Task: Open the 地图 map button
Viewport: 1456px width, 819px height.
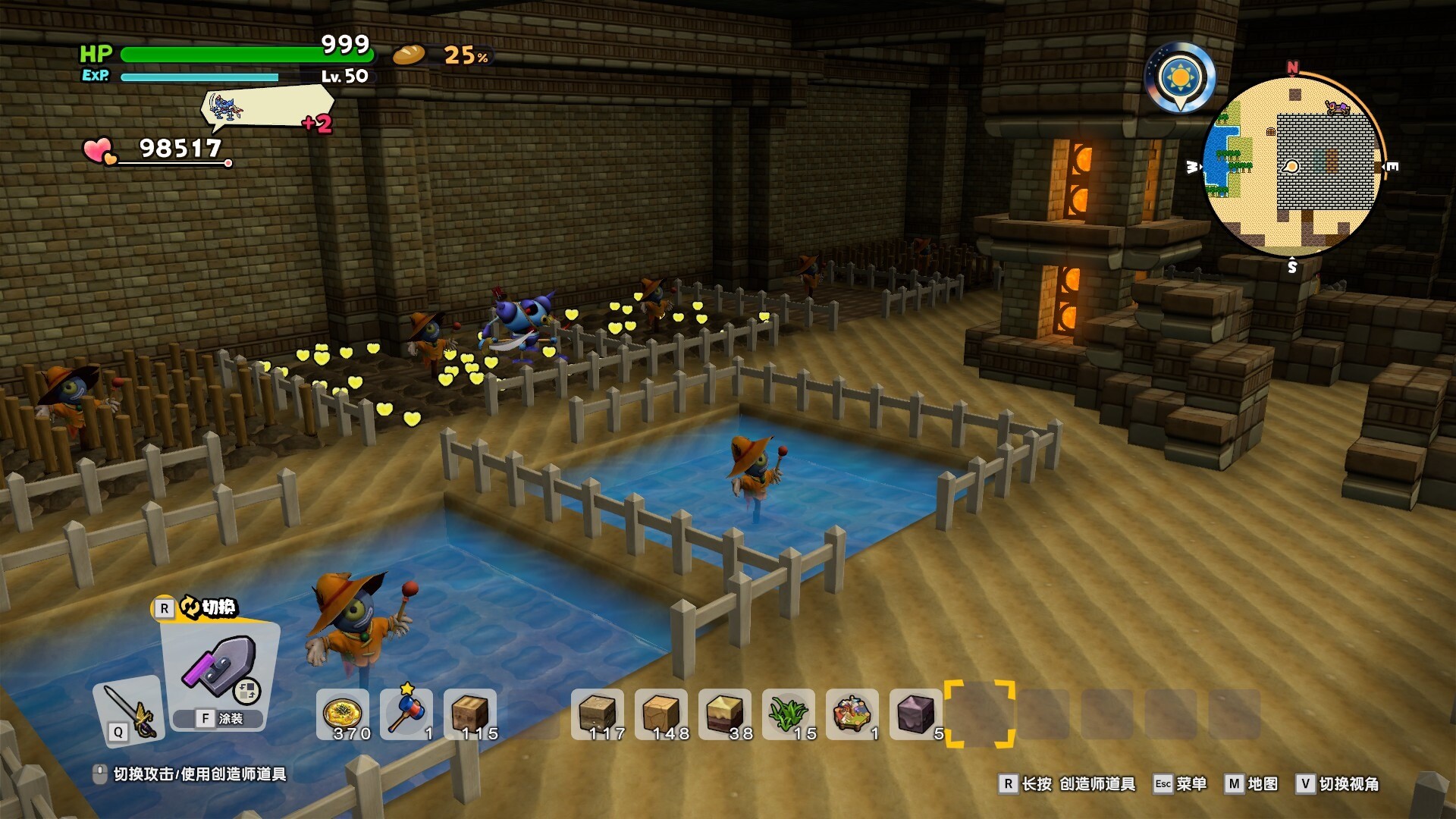Action: pyautogui.click(x=1252, y=784)
